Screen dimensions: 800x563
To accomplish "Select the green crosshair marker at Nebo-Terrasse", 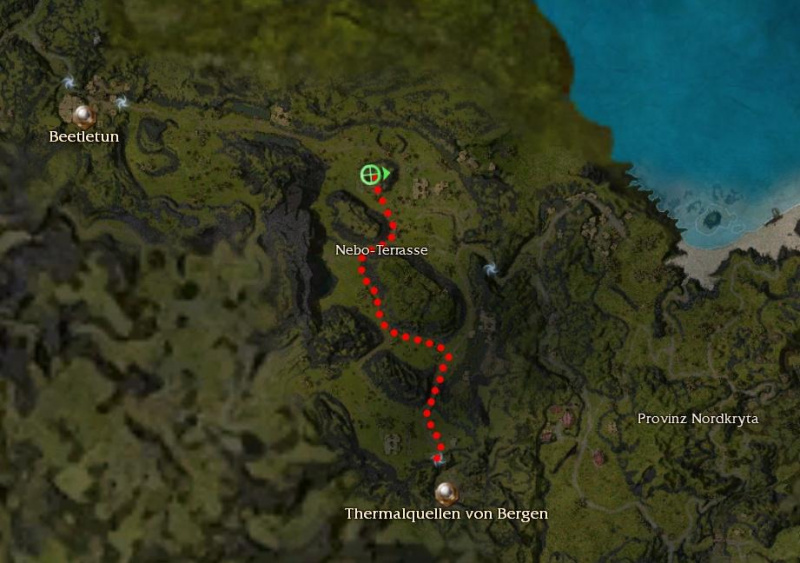I will click(x=371, y=174).
